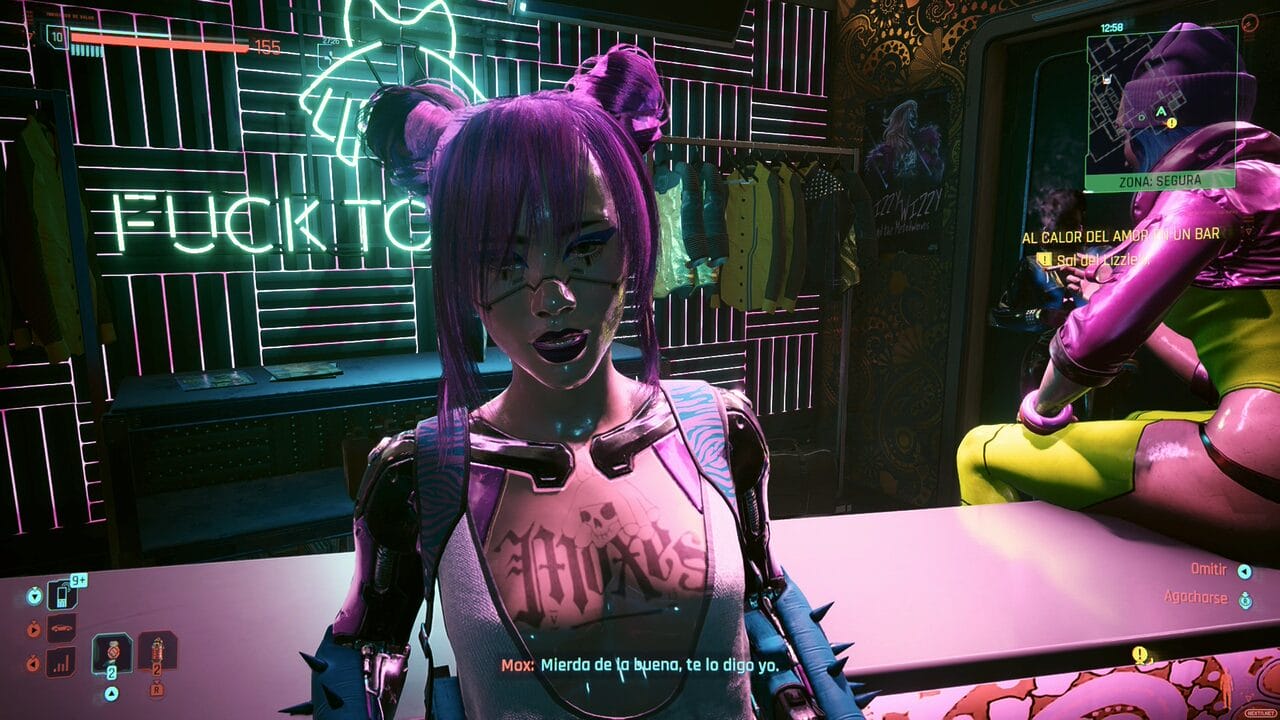1280x720 pixels.
Task: Use the inhaler consumable slot
Action: (111, 654)
